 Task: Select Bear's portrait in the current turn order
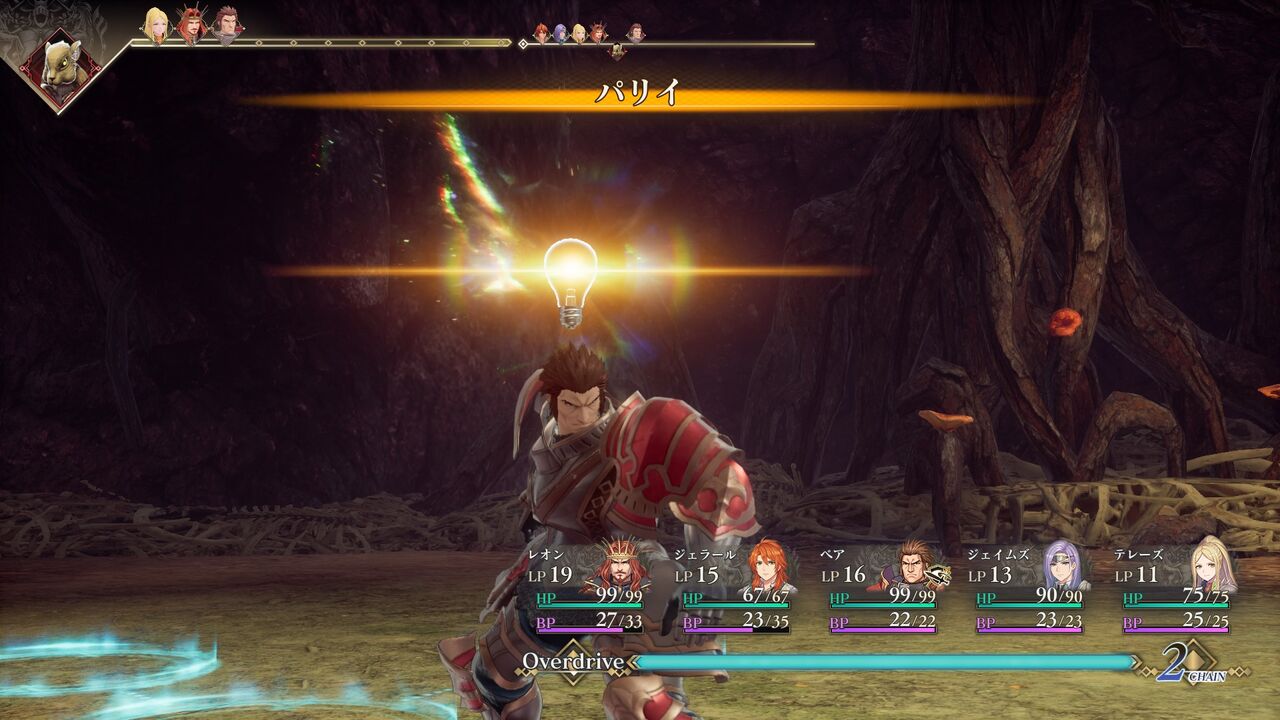tap(227, 25)
